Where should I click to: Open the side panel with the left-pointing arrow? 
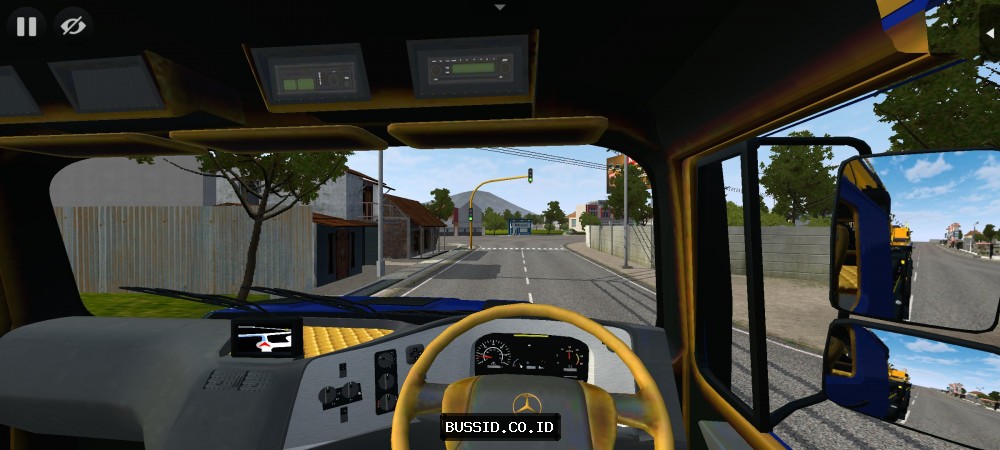[988, 31]
